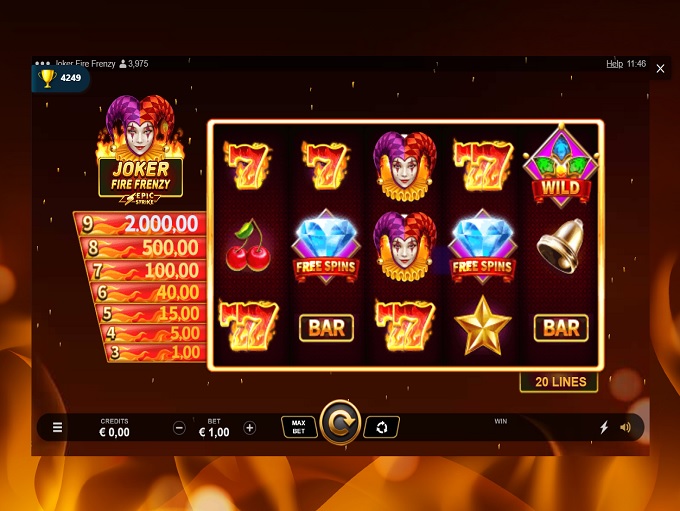
Task: Increase the bet with the plus button
Action: [250, 428]
